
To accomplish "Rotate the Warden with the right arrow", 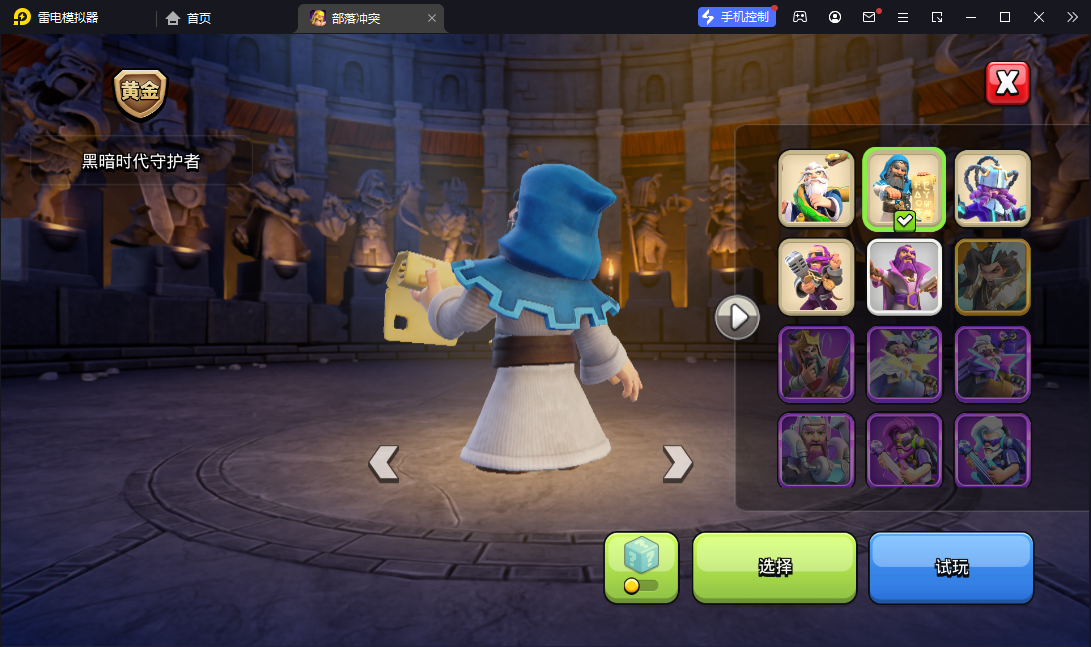I will [677, 462].
